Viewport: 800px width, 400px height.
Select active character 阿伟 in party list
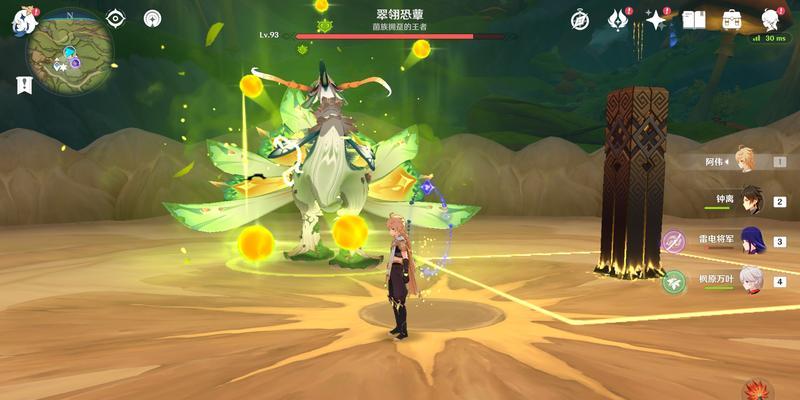[745, 160]
